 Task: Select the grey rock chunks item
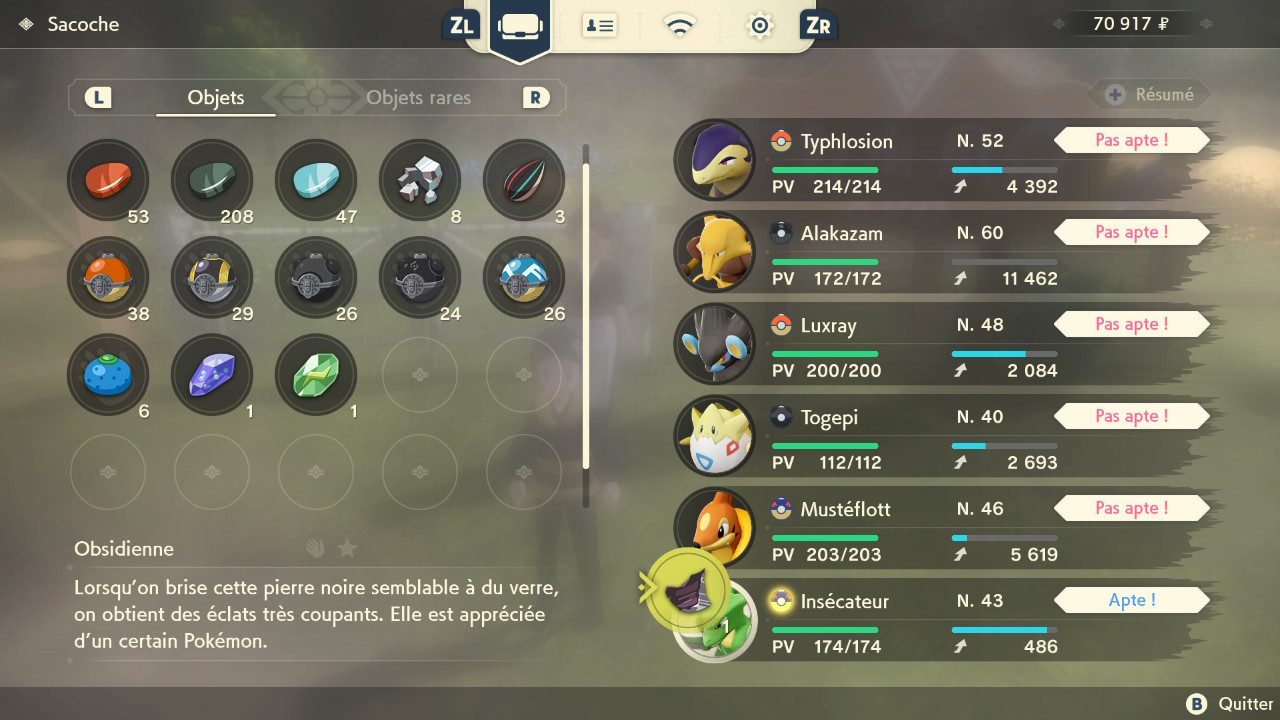(420, 180)
